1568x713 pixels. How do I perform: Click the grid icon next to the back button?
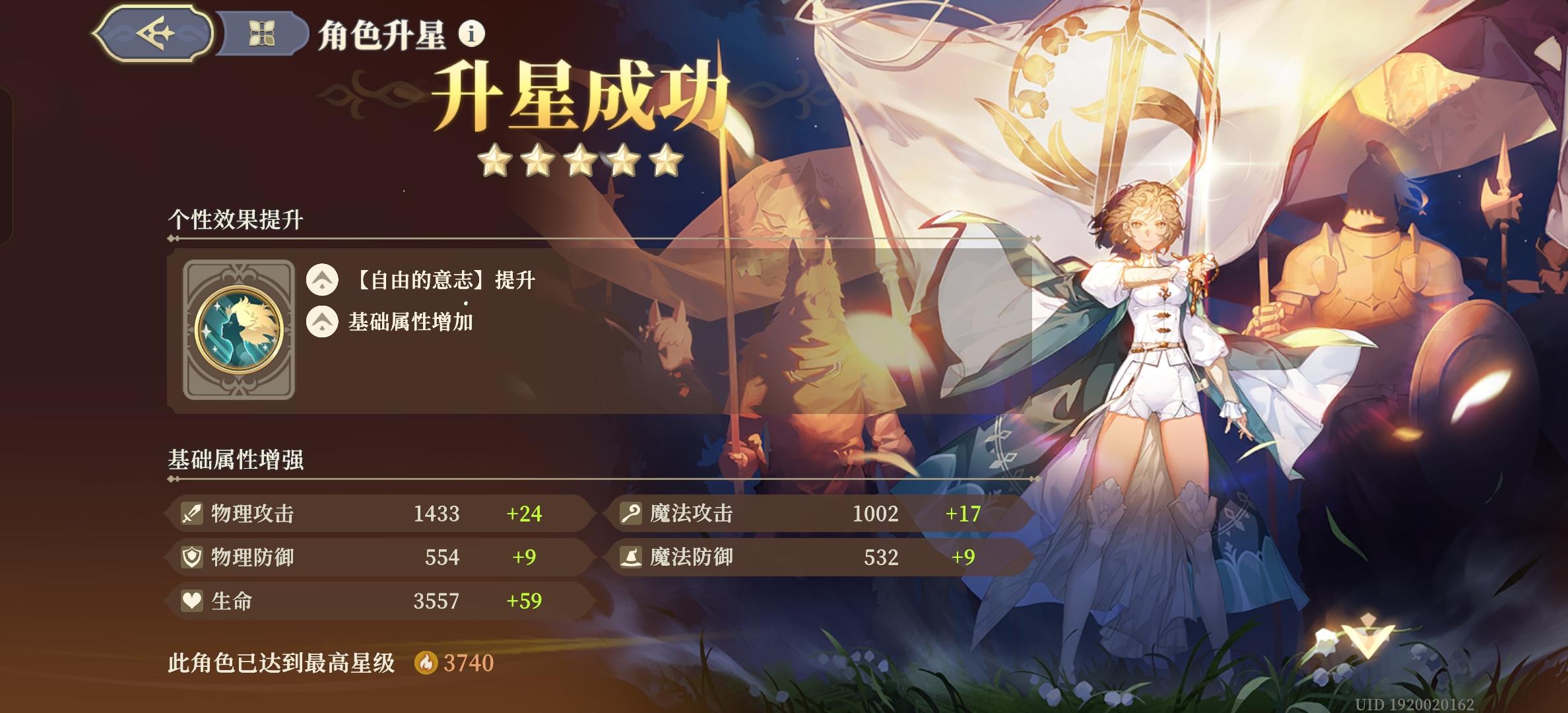click(x=263, y=32)
